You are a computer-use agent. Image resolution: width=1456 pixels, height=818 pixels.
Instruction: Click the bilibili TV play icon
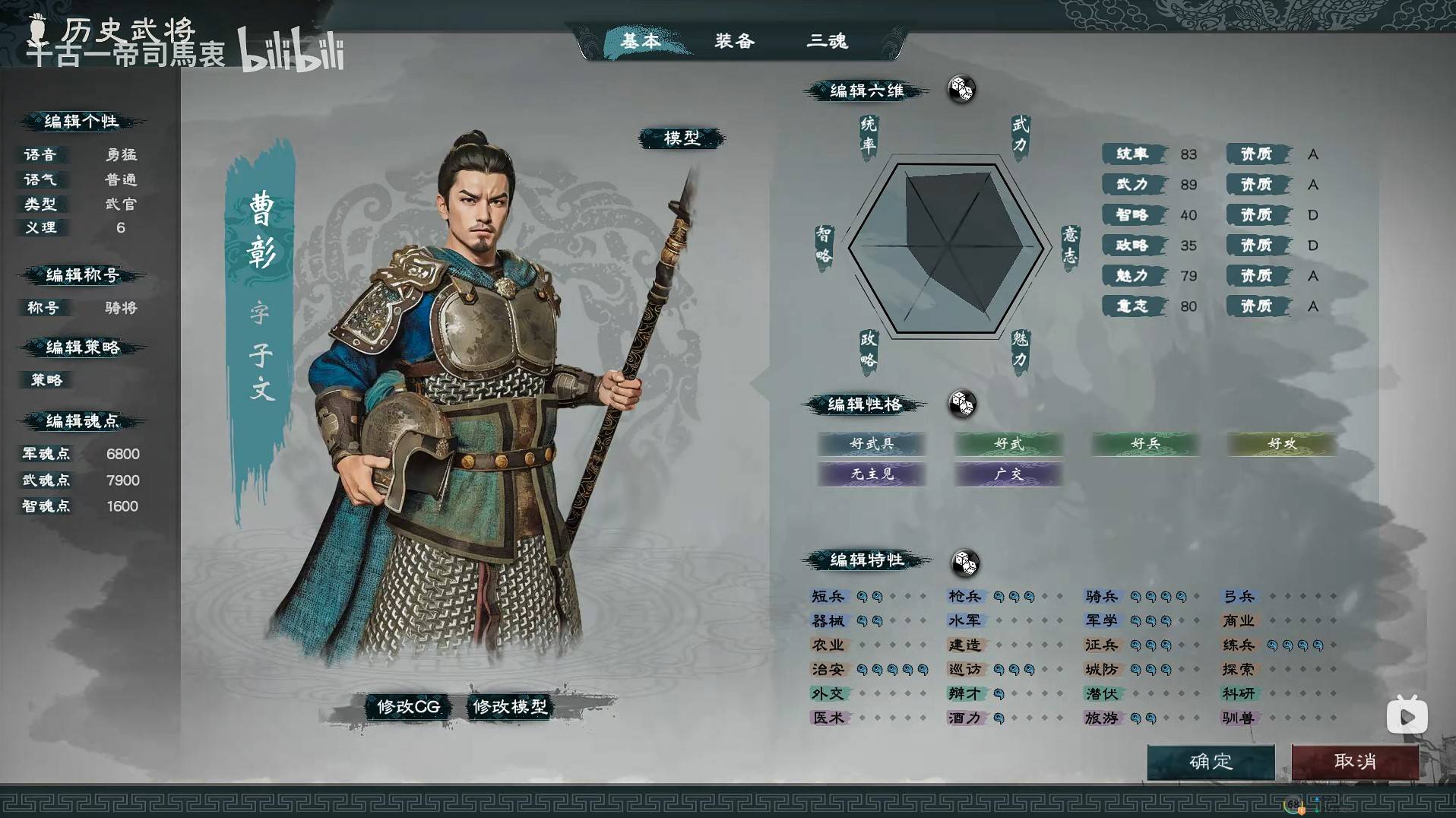[x=1407, y=715]
